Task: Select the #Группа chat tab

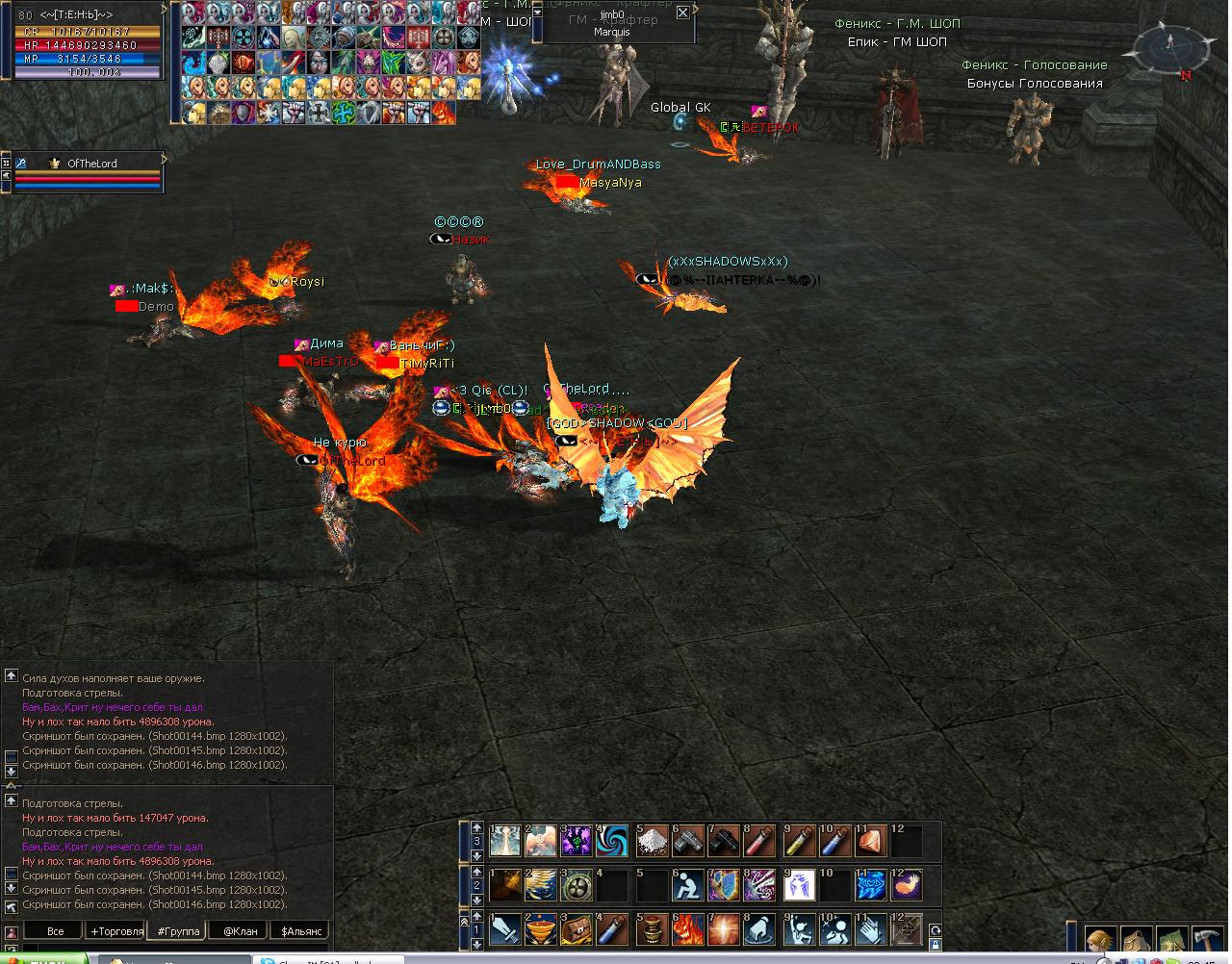Action: [x=179, y=931]
